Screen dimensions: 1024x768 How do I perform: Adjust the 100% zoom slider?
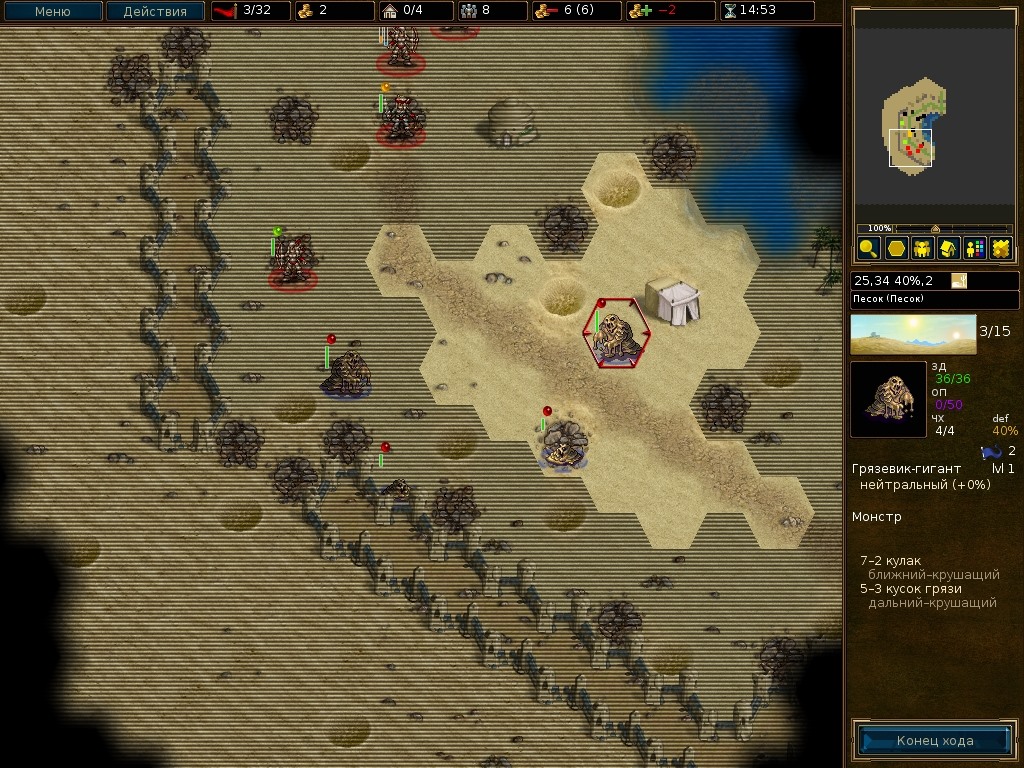point(935,229)
